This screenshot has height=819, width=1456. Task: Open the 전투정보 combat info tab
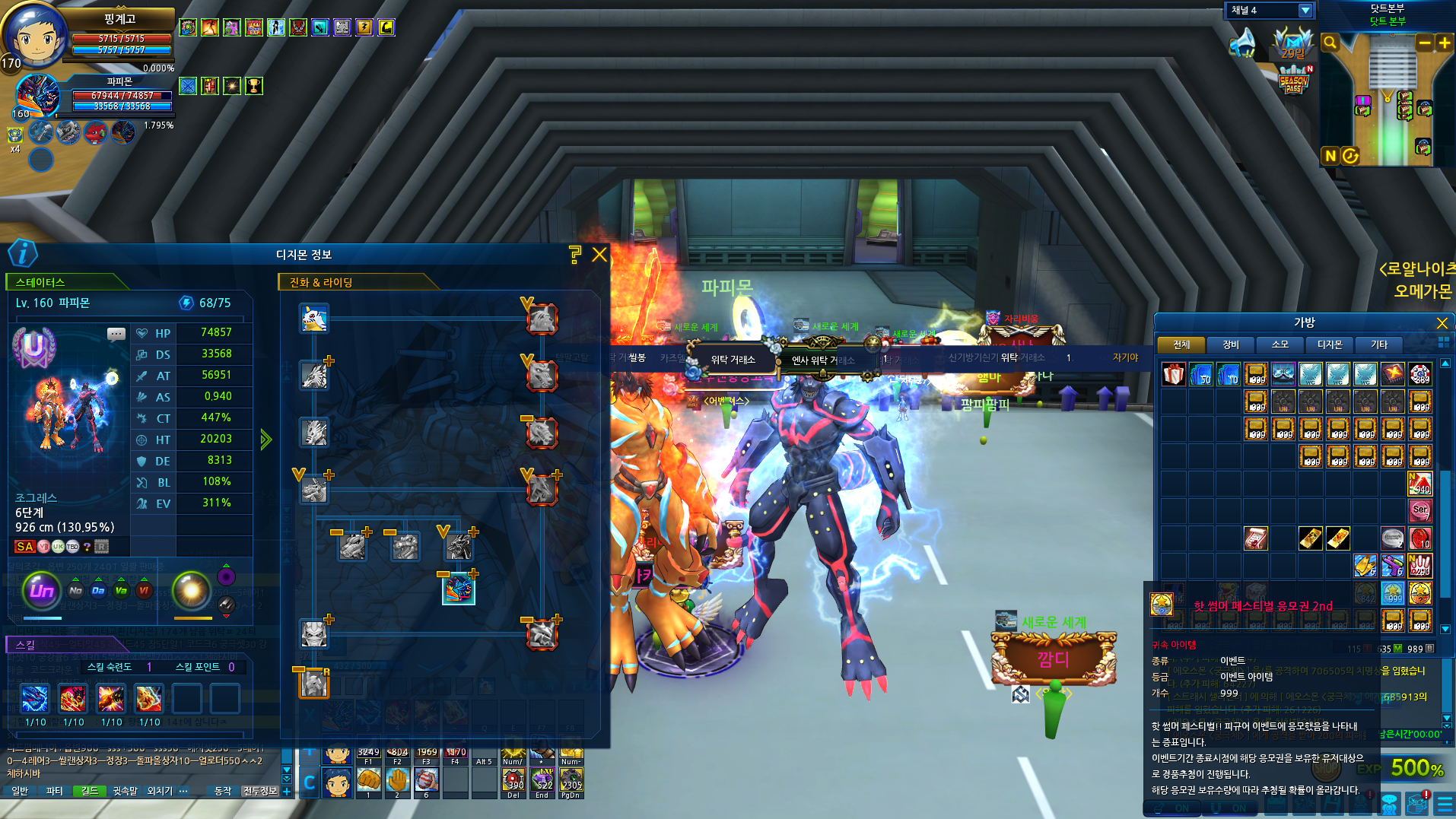point(260,791)
